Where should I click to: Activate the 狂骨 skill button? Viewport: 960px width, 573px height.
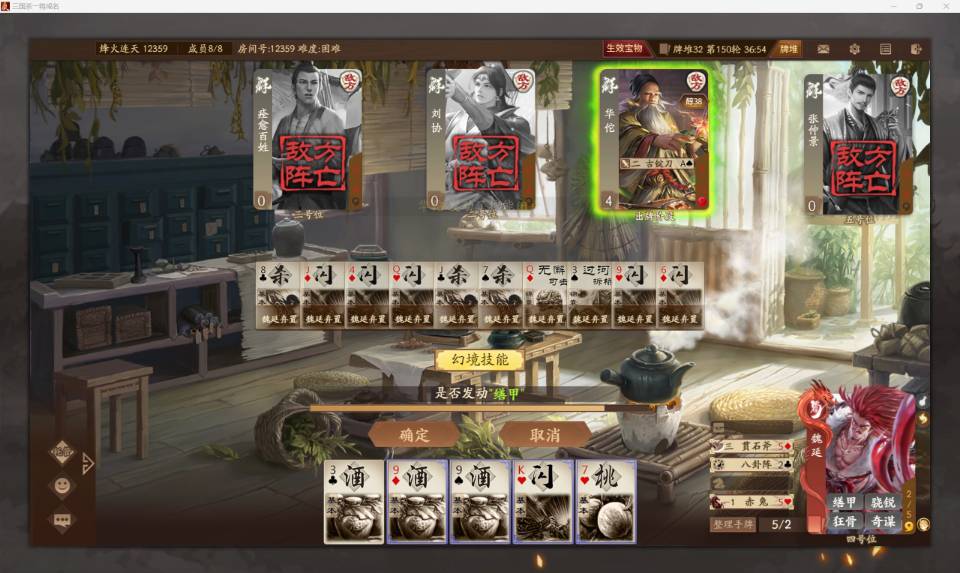(846, 522)
